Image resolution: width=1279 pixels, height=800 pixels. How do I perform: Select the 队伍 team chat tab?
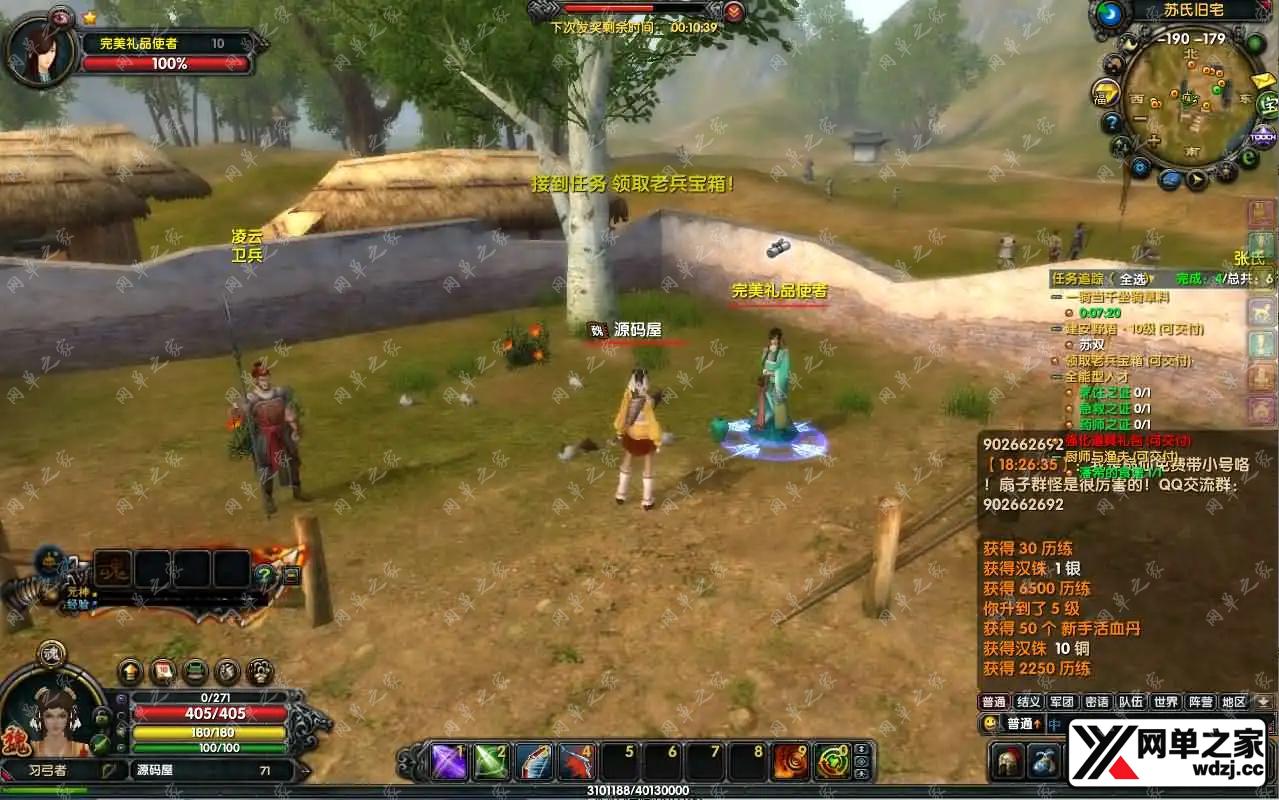coord(1131,702)
